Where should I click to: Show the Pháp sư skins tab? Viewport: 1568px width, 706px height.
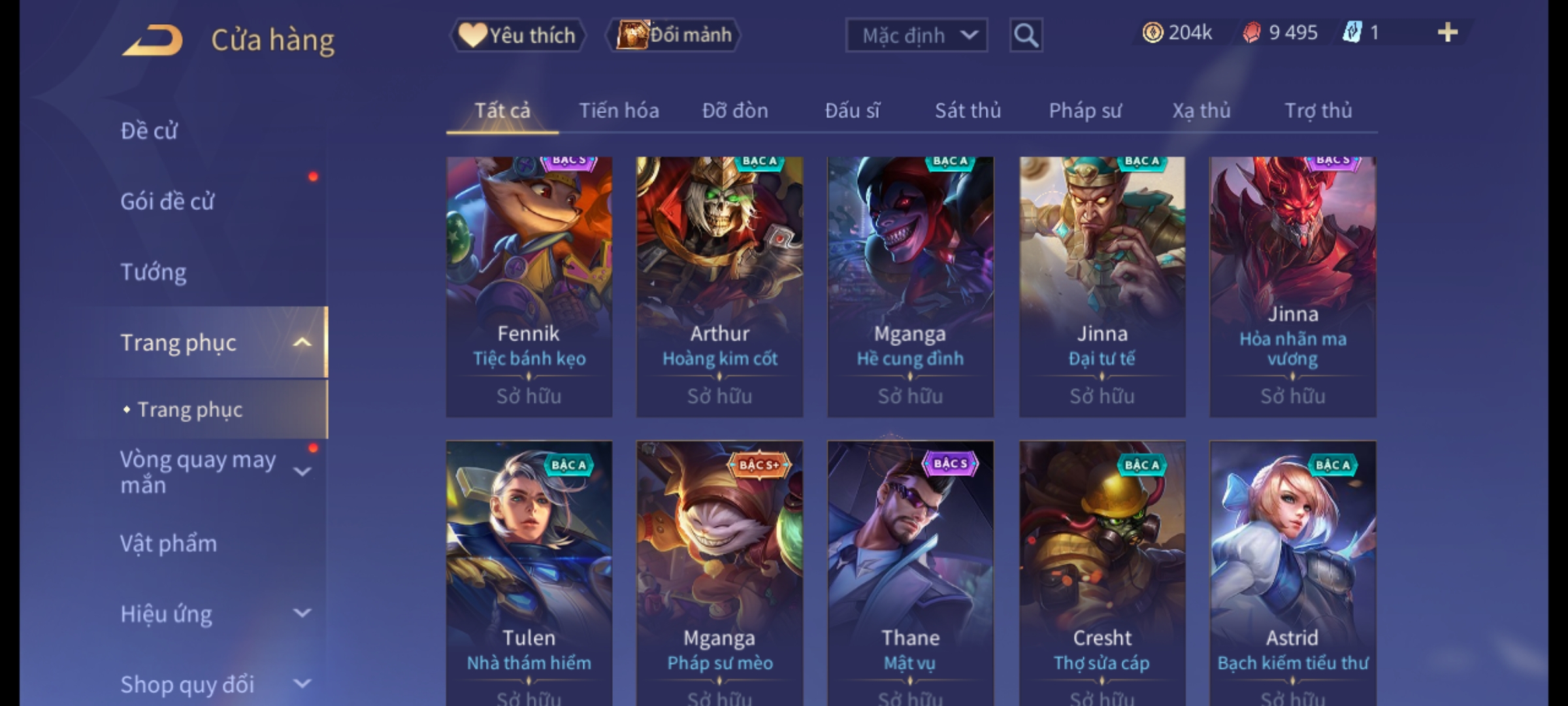tap(1085, 111)
